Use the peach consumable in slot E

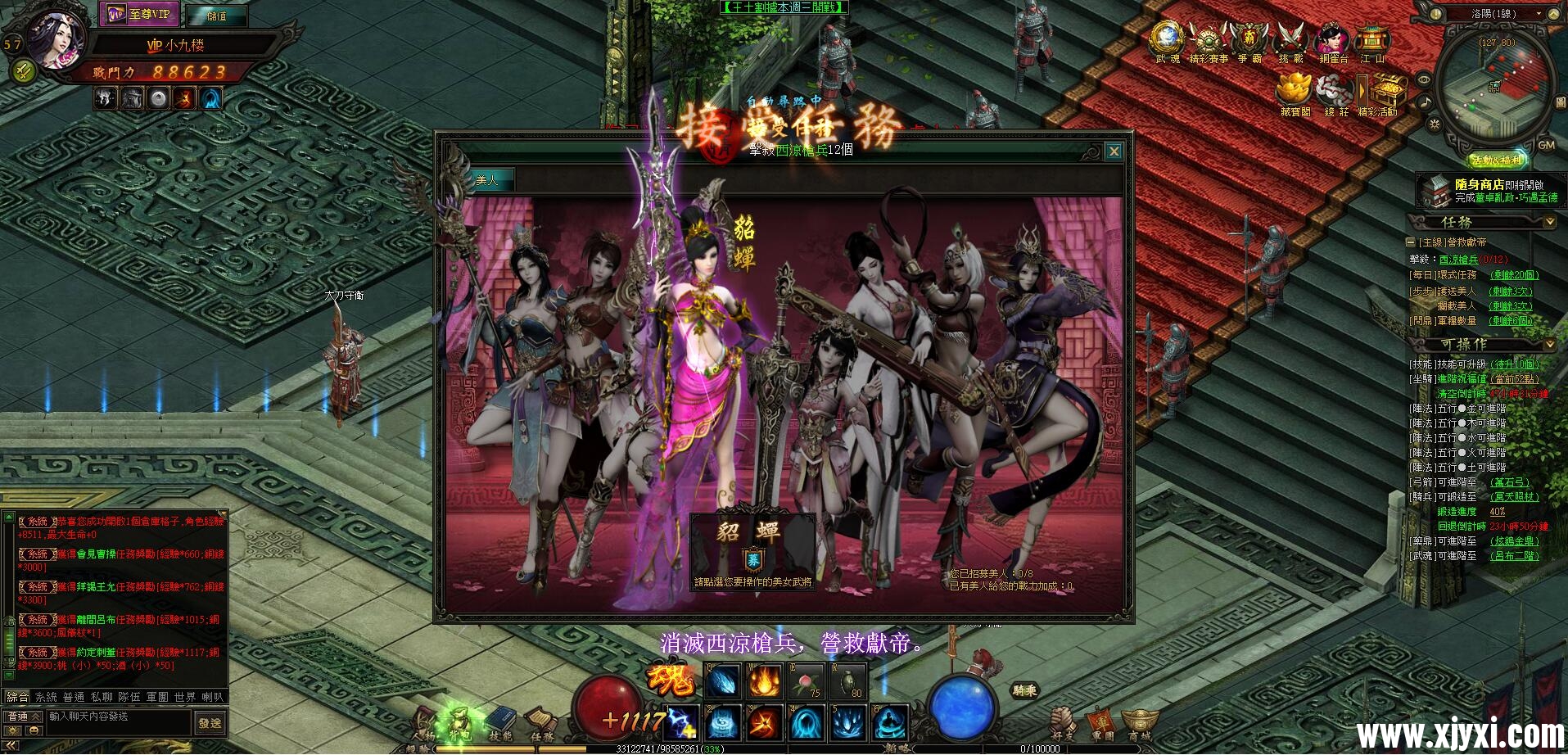point(806,681)
